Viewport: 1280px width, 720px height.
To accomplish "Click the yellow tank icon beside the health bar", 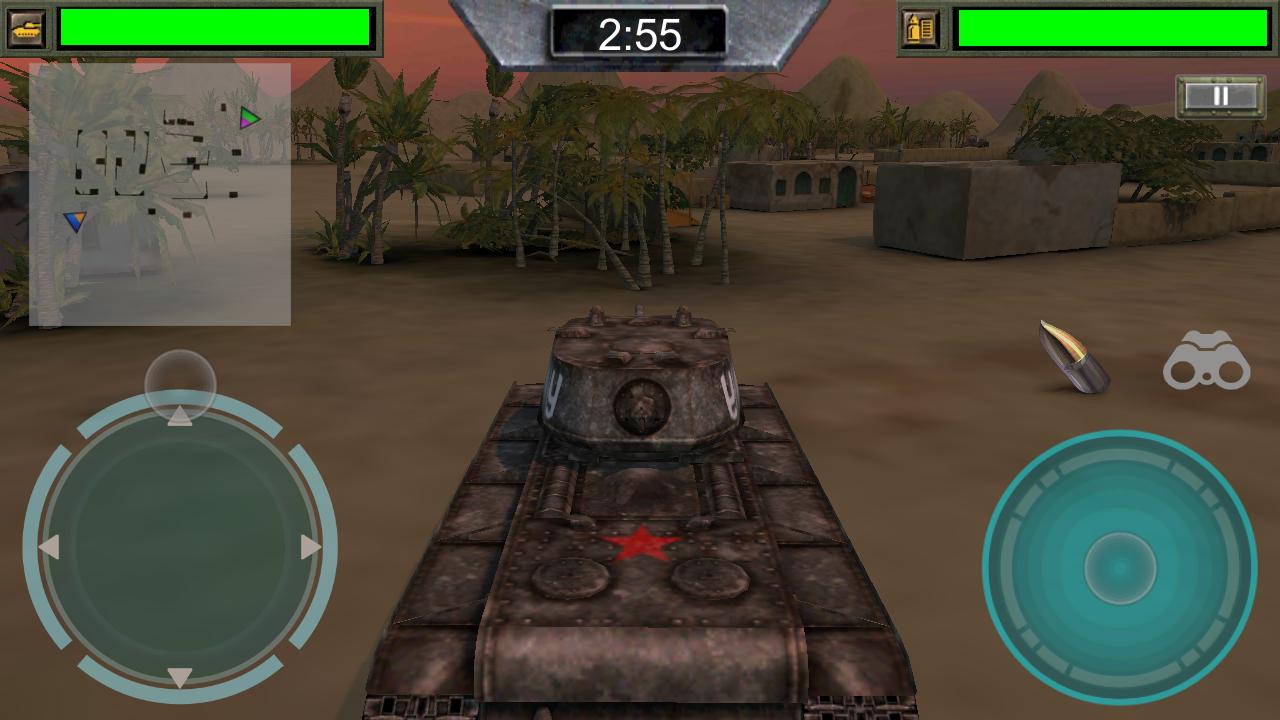I will [28, 28].
